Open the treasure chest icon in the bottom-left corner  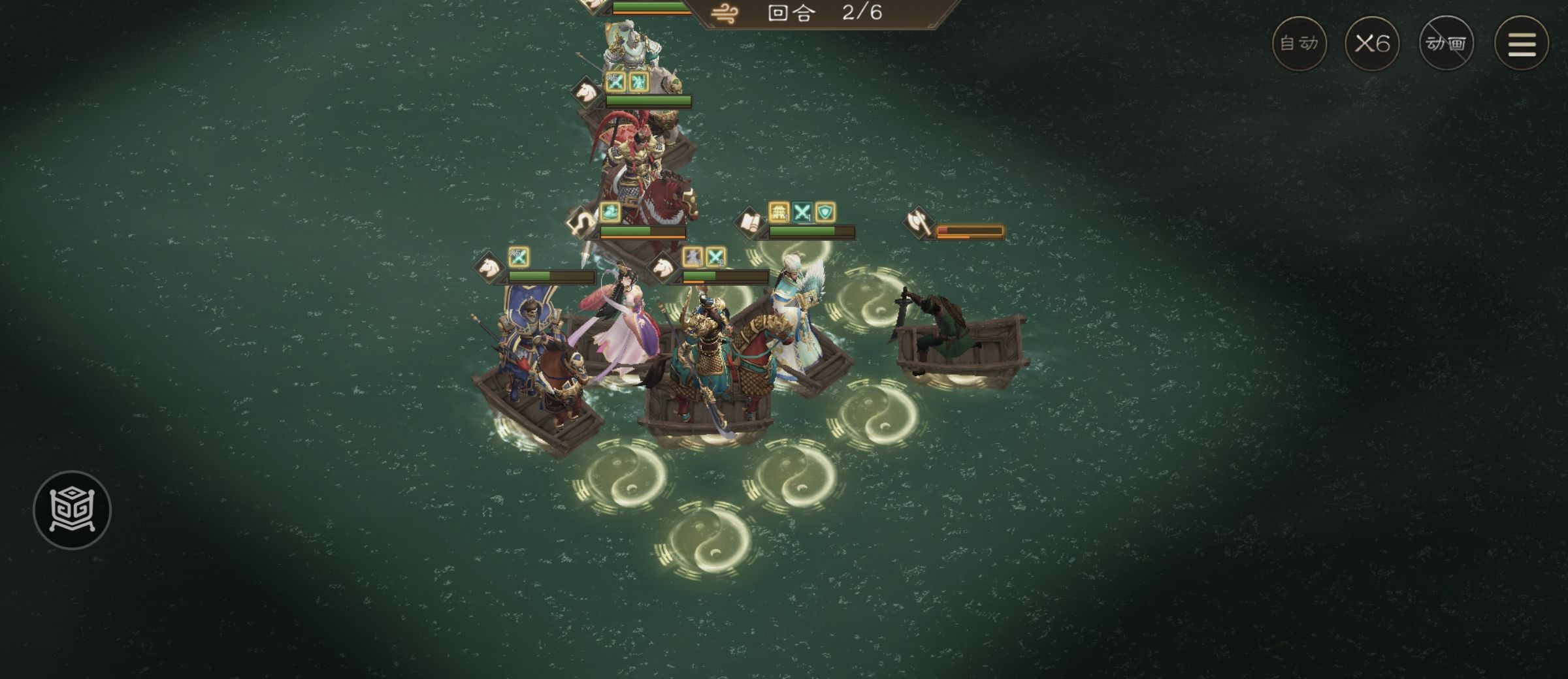point(74,511)
